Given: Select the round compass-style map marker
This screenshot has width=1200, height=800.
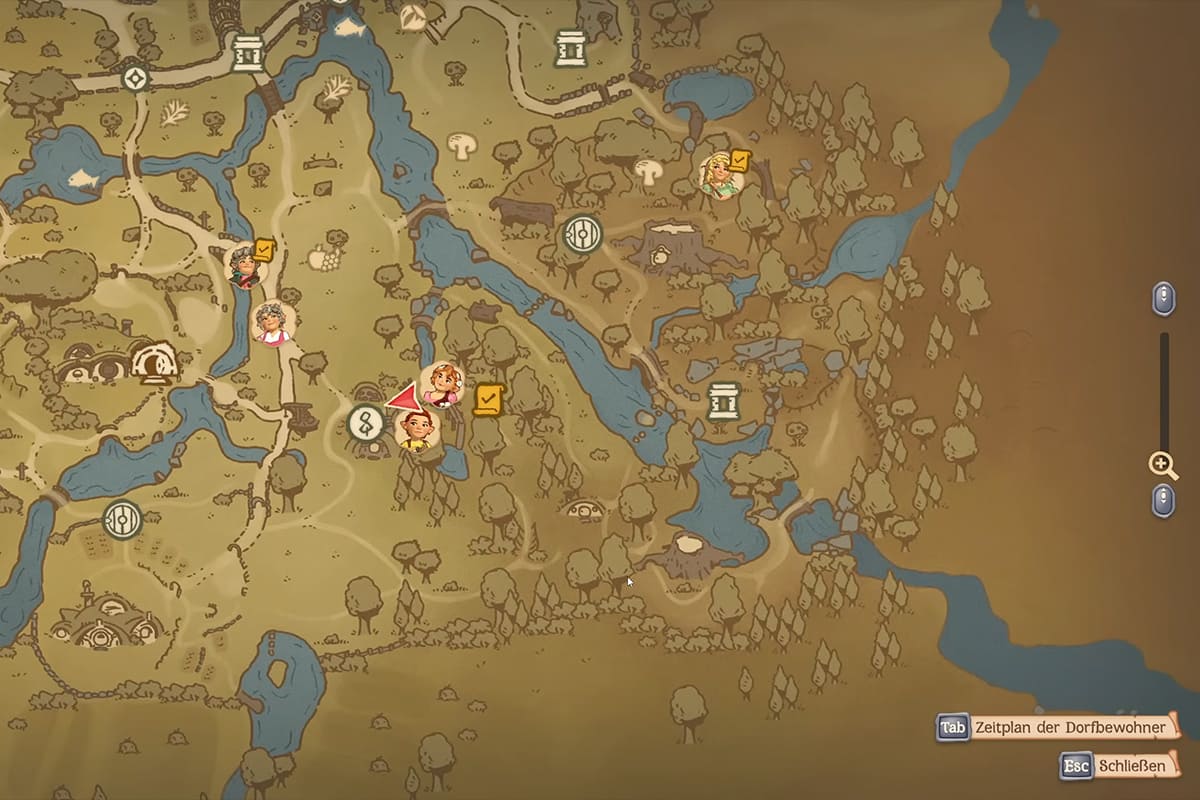Looking at the screenshot, I should pos(134,77).
